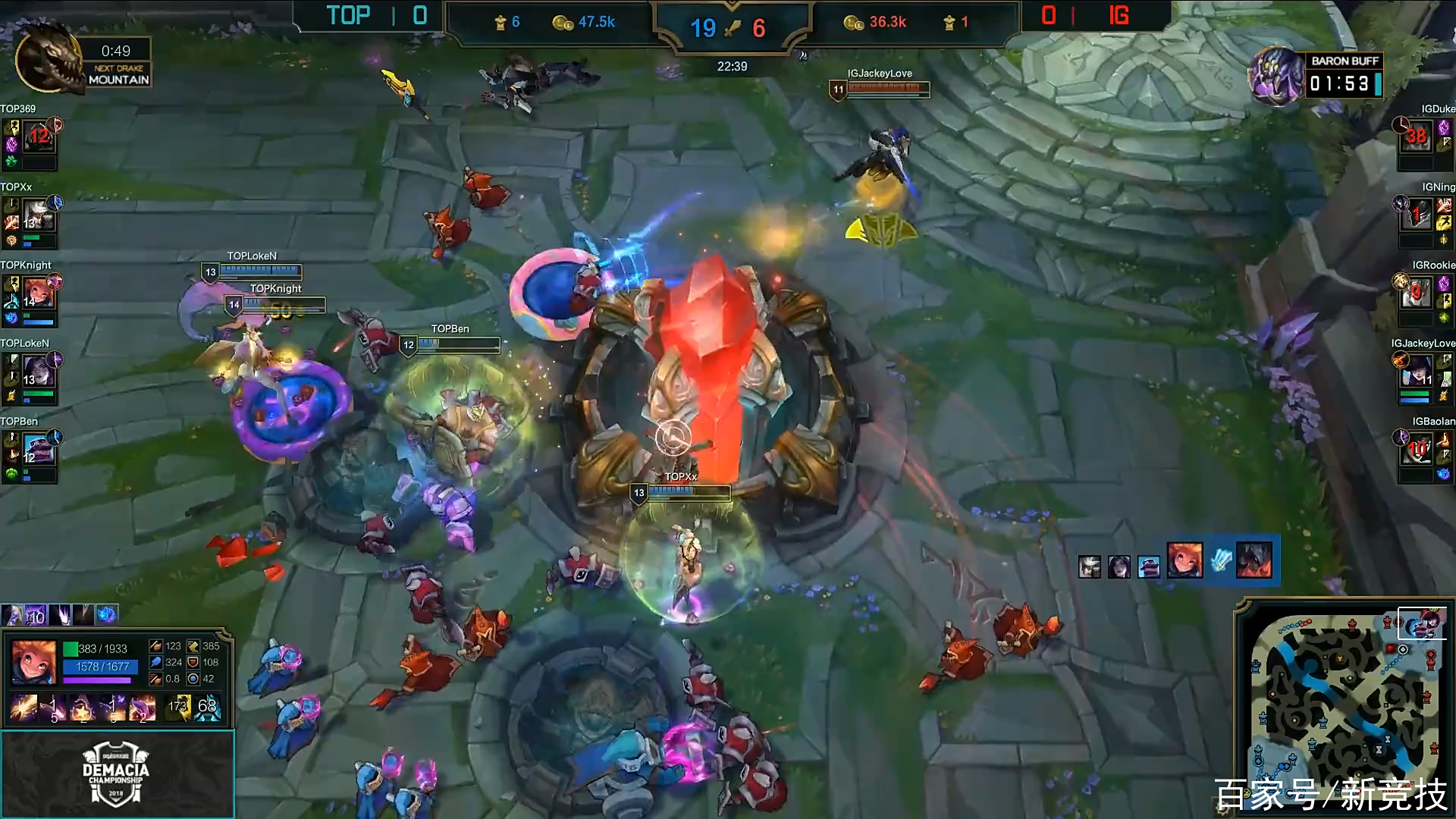Select IGRookie's champion portrait
Screen dimensions: 1456x819
point(1415,293)
